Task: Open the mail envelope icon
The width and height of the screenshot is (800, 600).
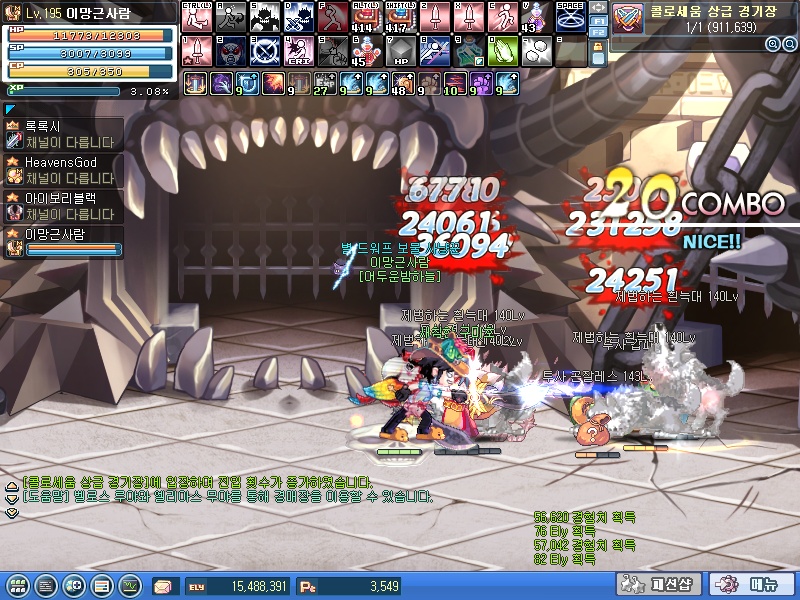Action: [x=163, y=585]
